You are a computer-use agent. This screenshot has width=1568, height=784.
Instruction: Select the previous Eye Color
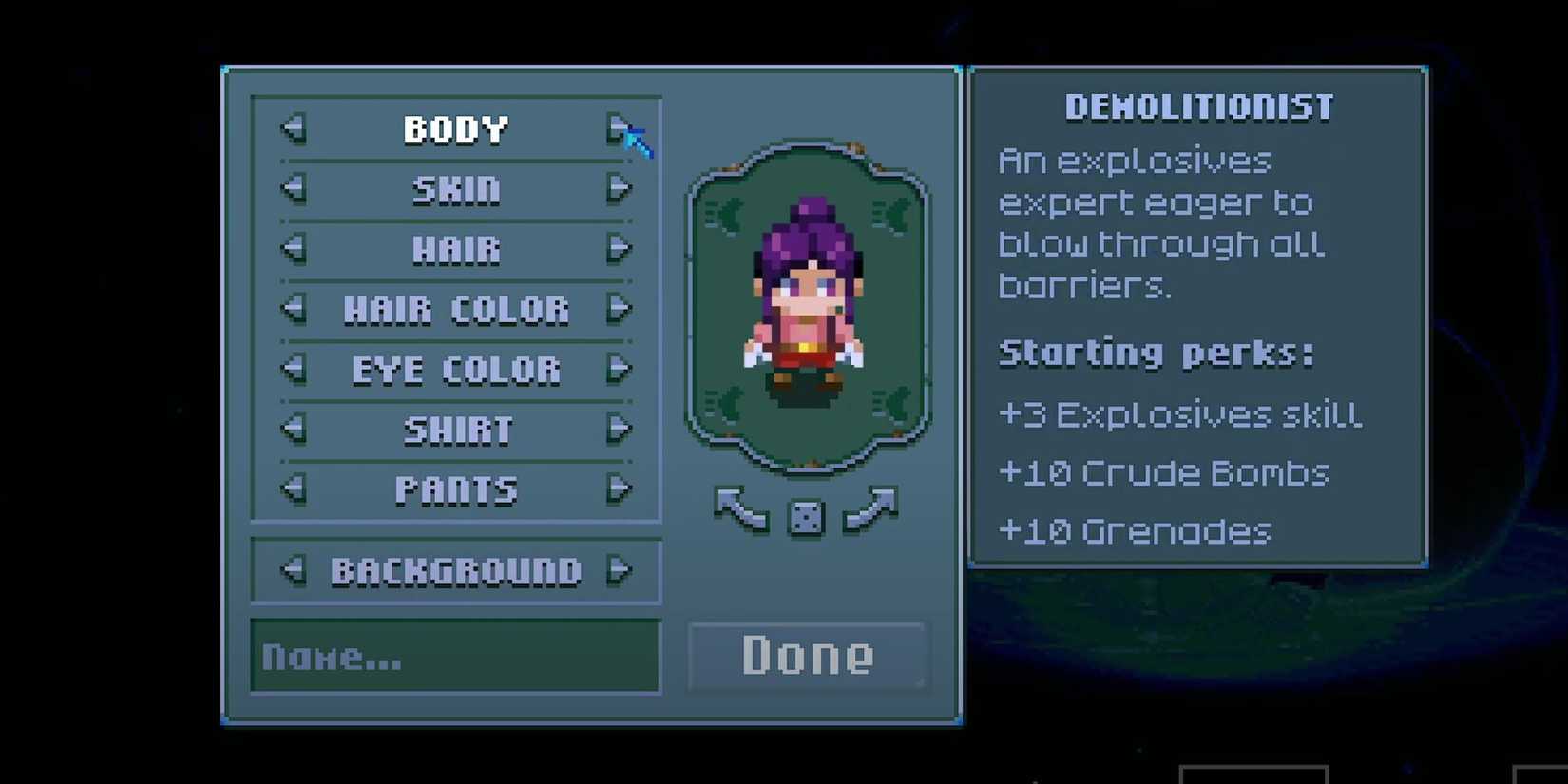tap(295, 370)
